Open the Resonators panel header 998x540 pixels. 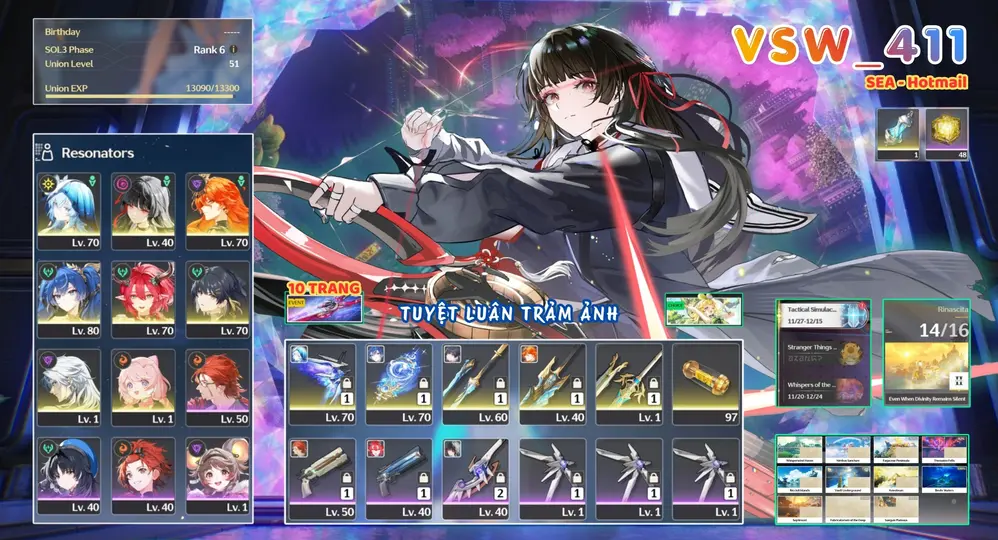coord(97,153)
